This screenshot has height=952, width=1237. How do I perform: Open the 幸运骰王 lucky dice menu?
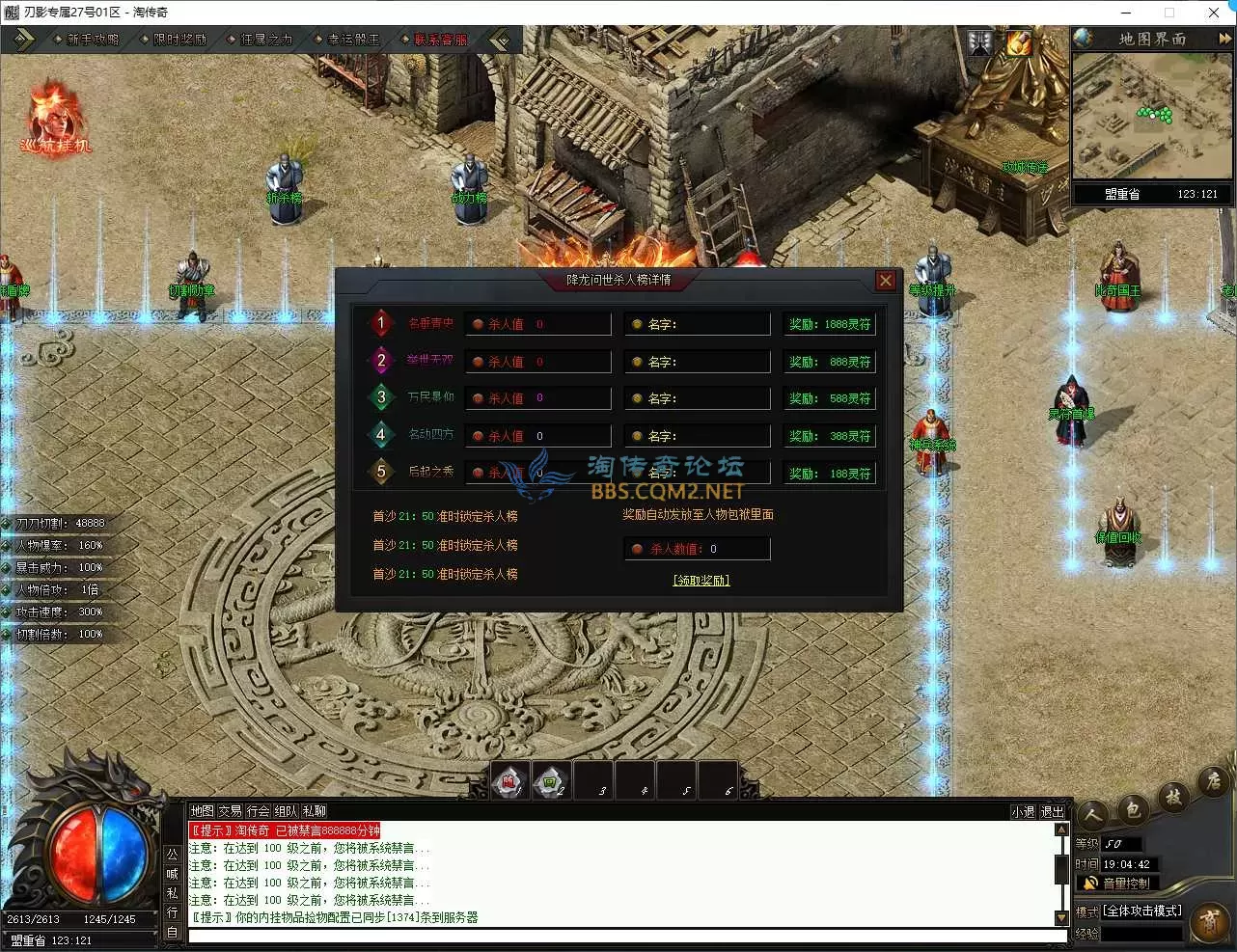(353, 40)
